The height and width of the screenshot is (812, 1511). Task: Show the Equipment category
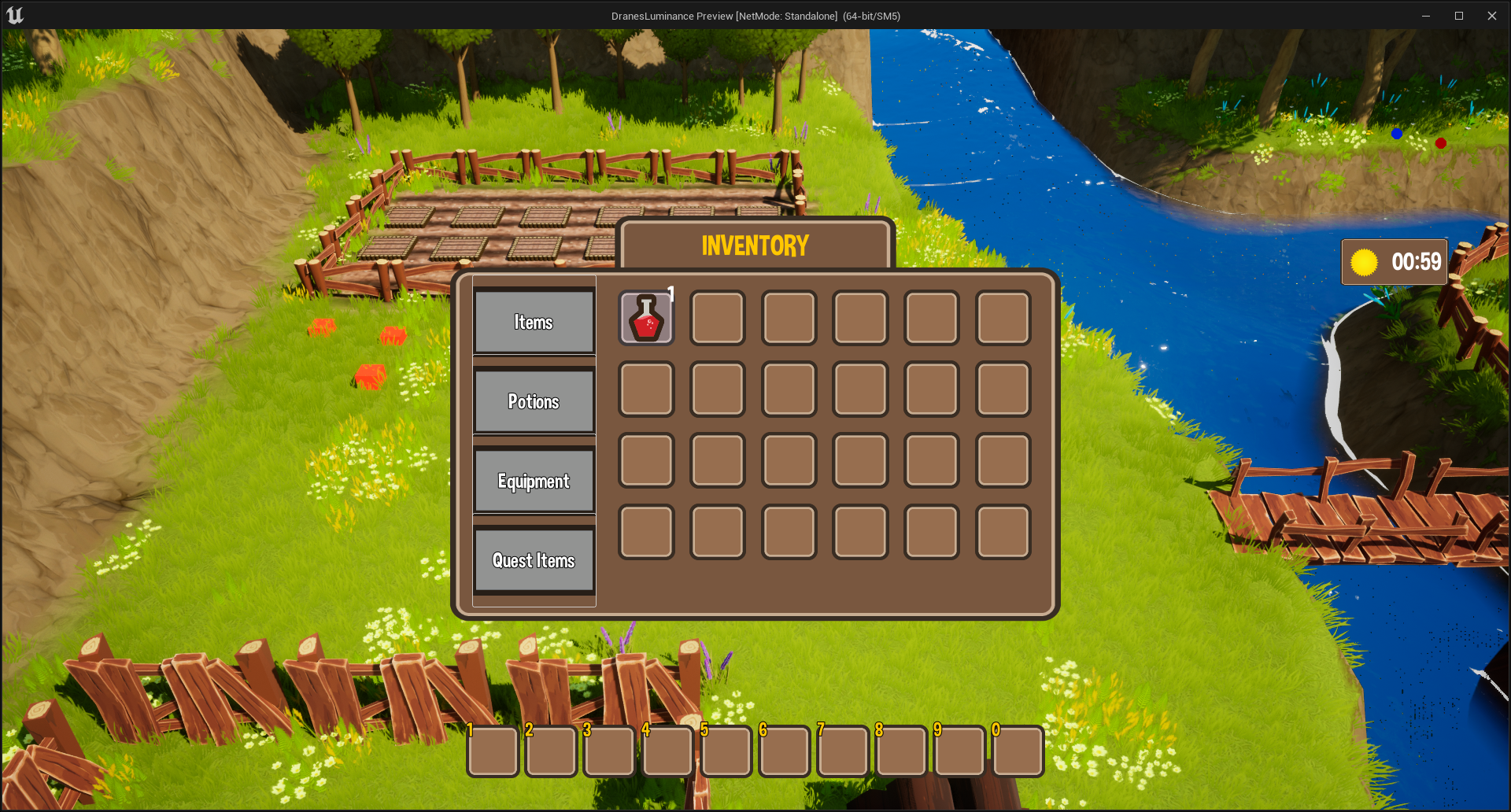point(534,482)
